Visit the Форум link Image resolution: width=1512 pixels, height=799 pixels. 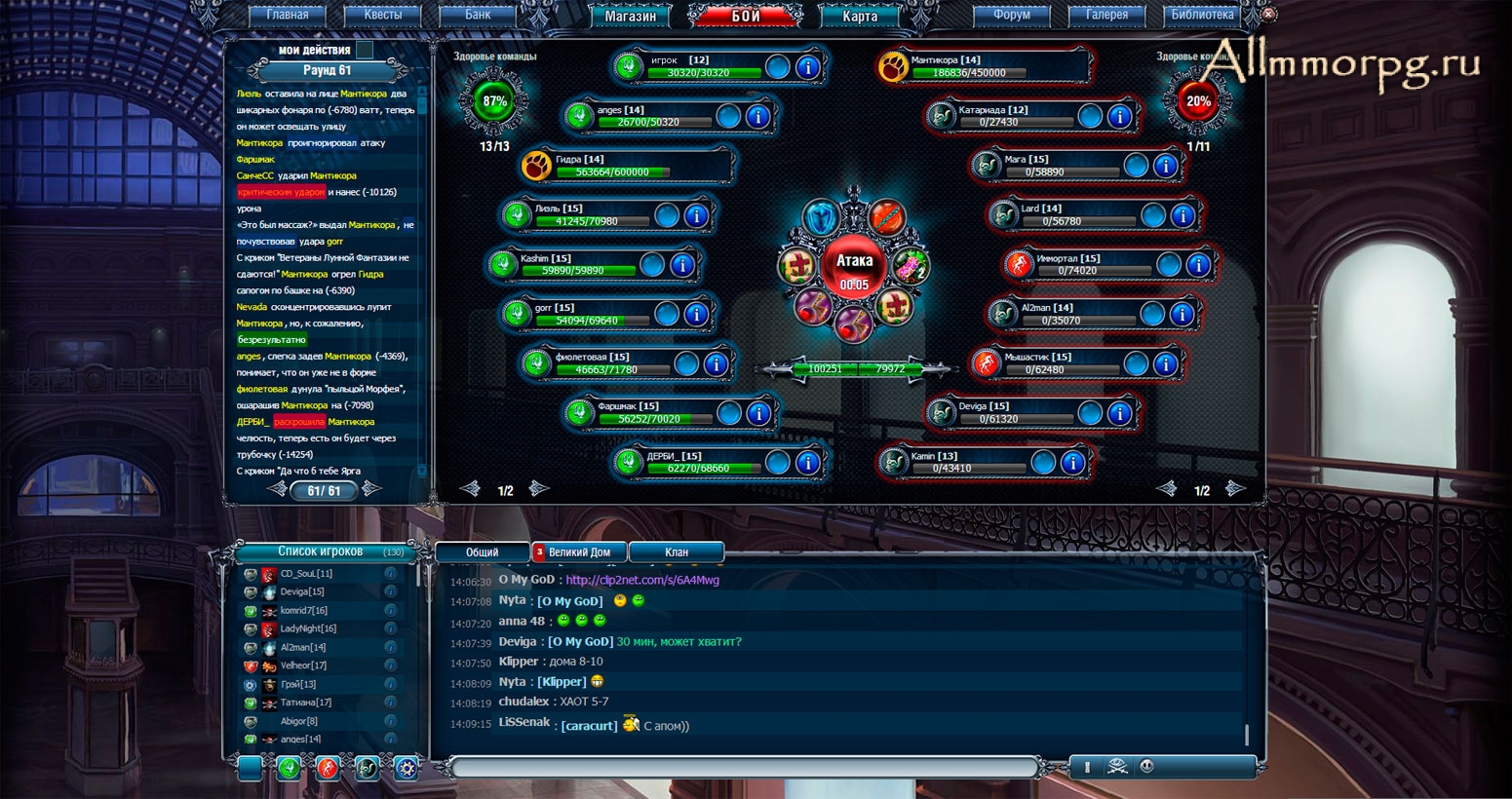[x=1012, y=15]
